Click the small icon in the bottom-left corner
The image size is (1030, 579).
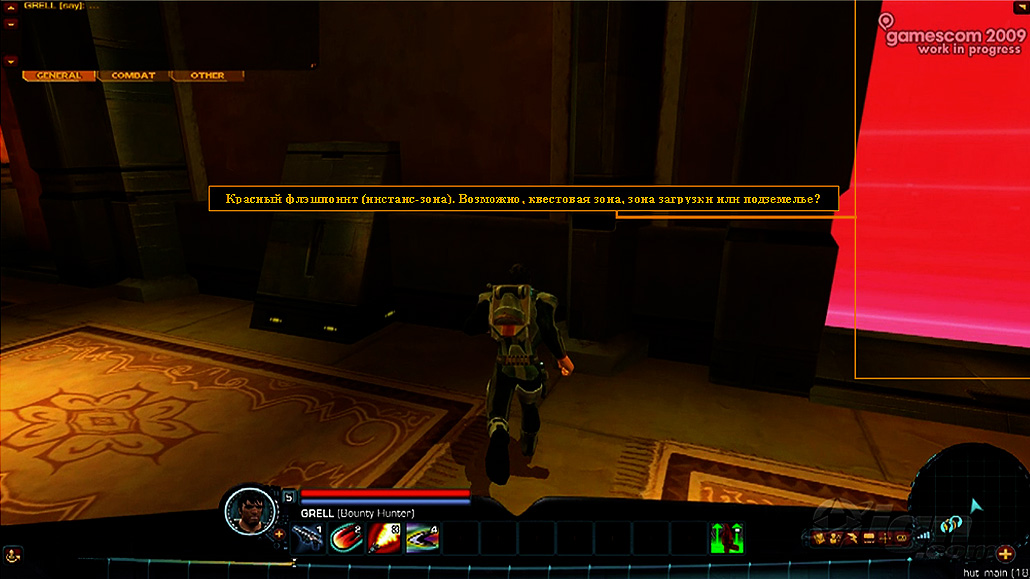point(10,553)
